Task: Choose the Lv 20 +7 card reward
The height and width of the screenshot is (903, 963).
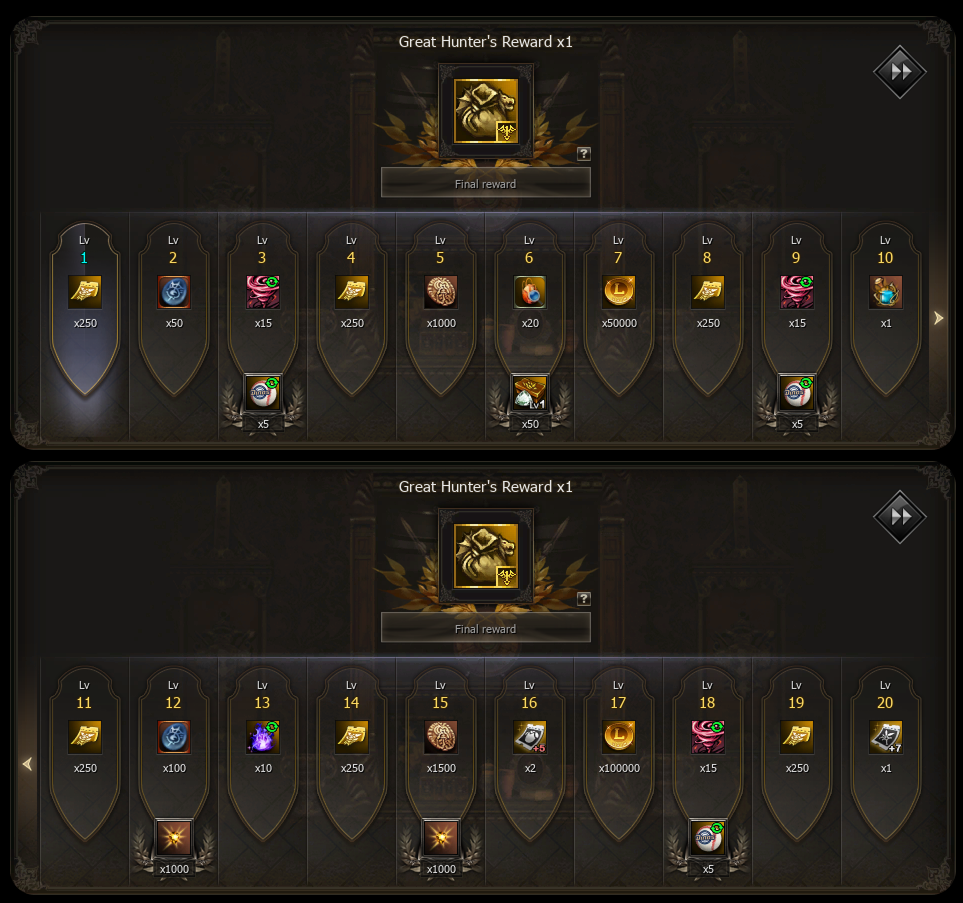Action: click(885, 737)
